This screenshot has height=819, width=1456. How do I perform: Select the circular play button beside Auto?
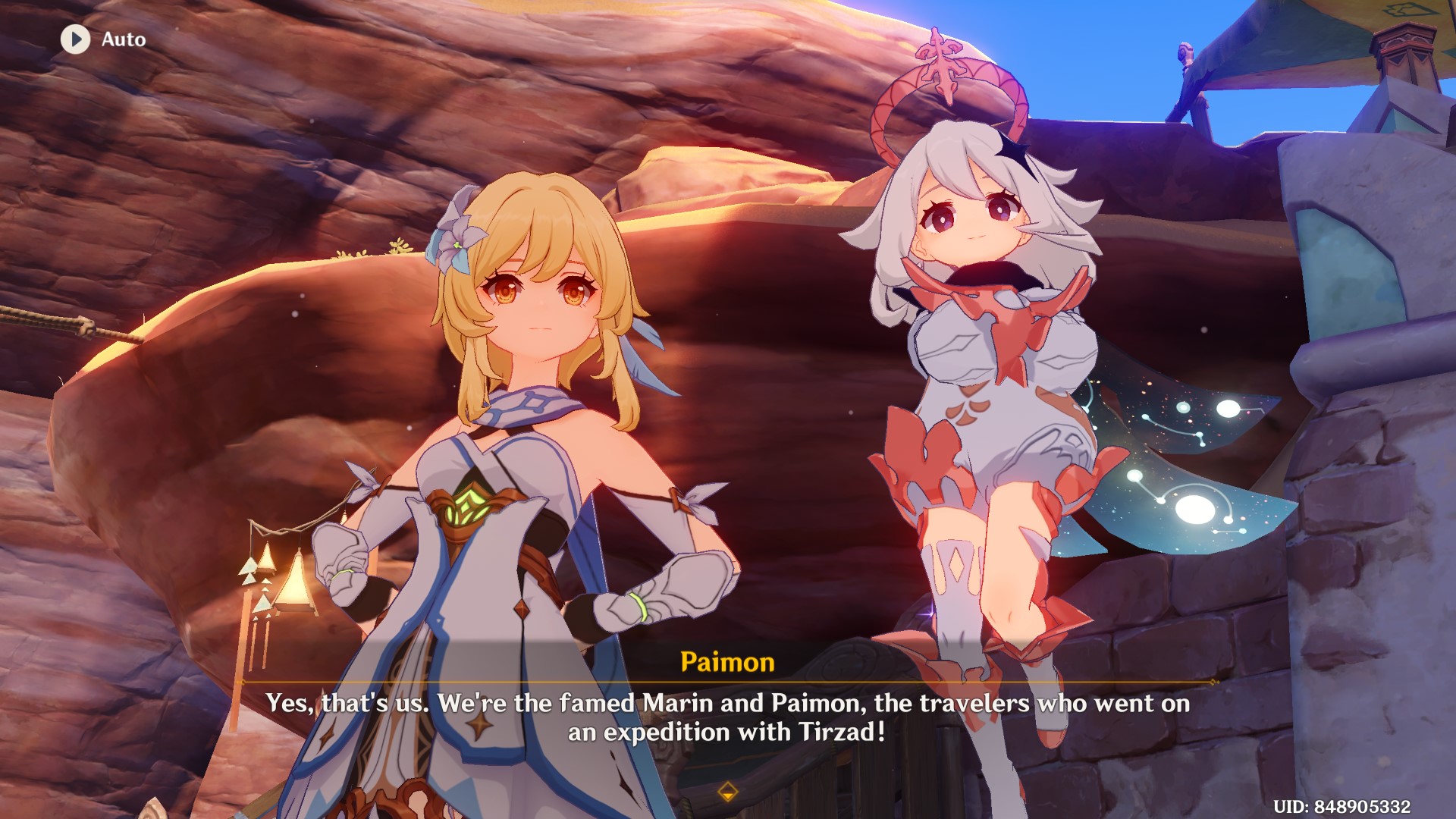74,39
